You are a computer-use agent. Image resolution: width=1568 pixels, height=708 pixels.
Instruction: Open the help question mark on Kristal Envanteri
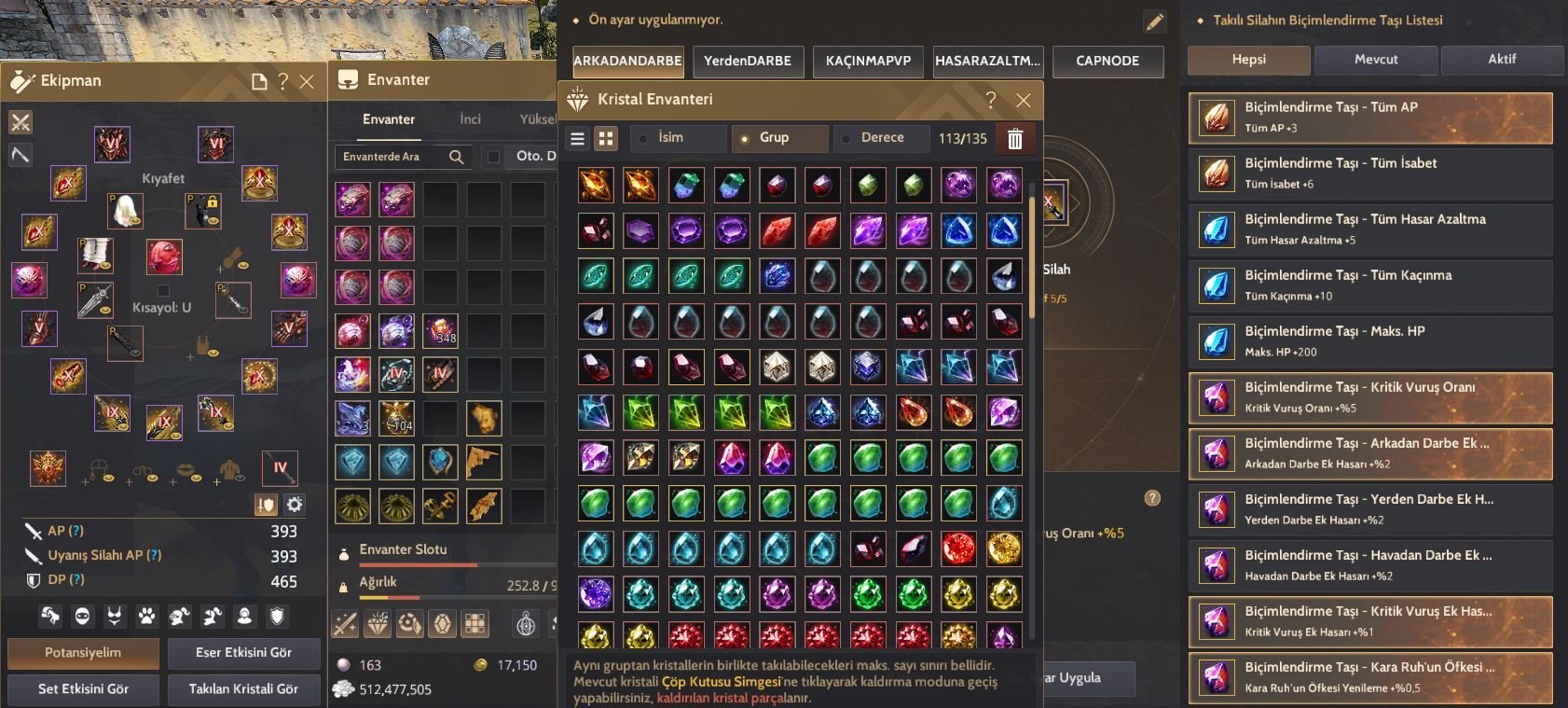coord(991,100)
